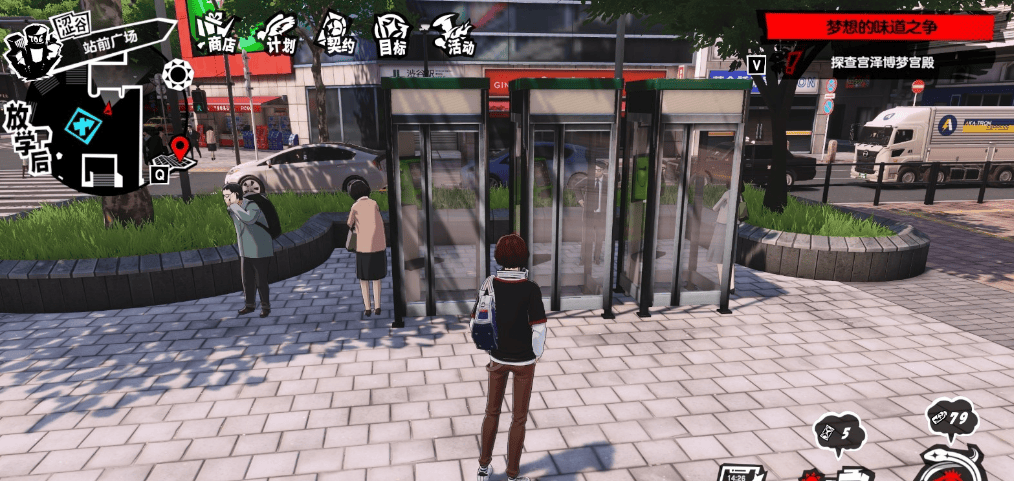Open the 目标 goals menu
Viewport: 1014px width, 481px height.
coord(392,34)
